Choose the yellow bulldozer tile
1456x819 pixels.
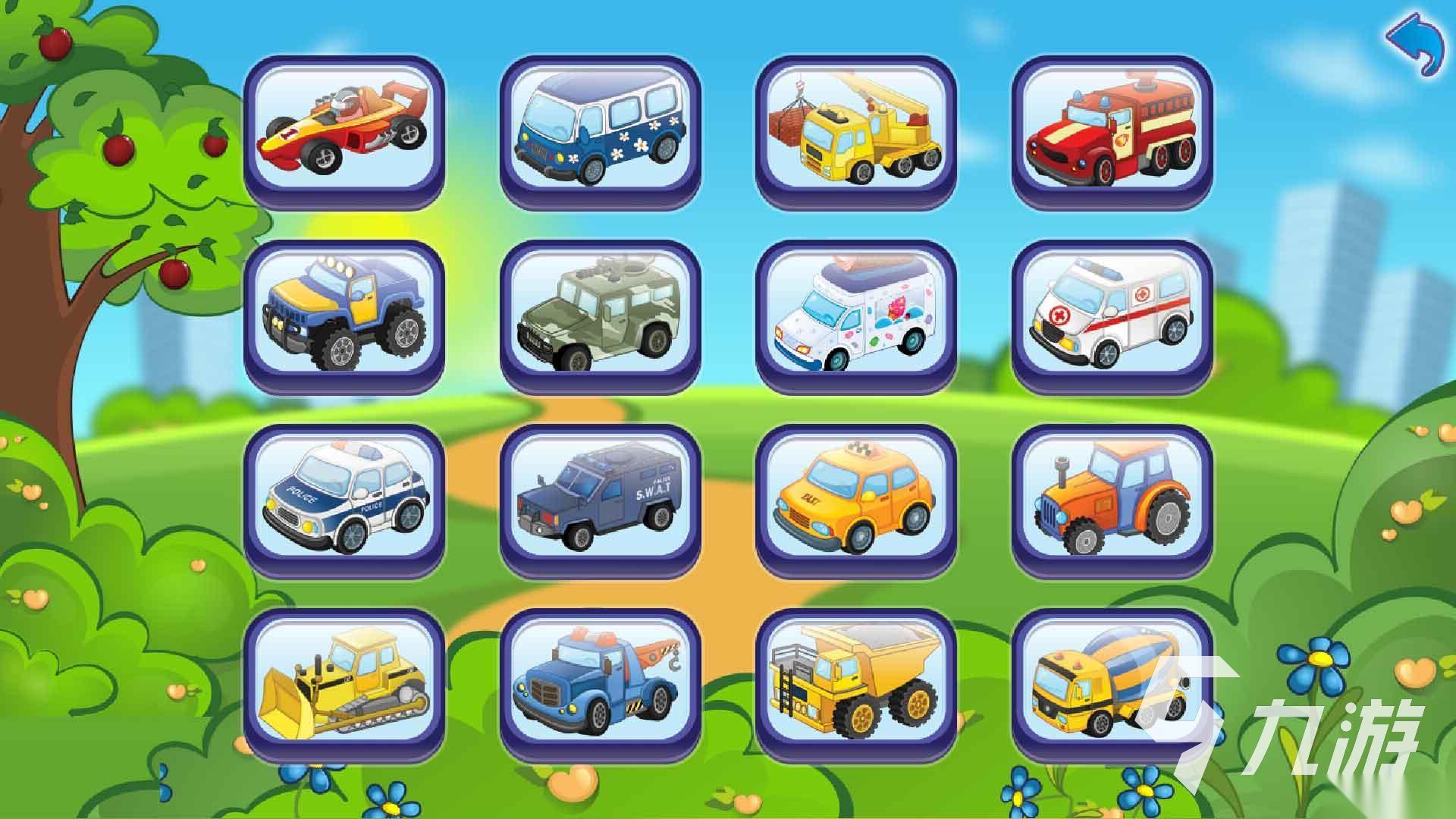tap(344, 681)
